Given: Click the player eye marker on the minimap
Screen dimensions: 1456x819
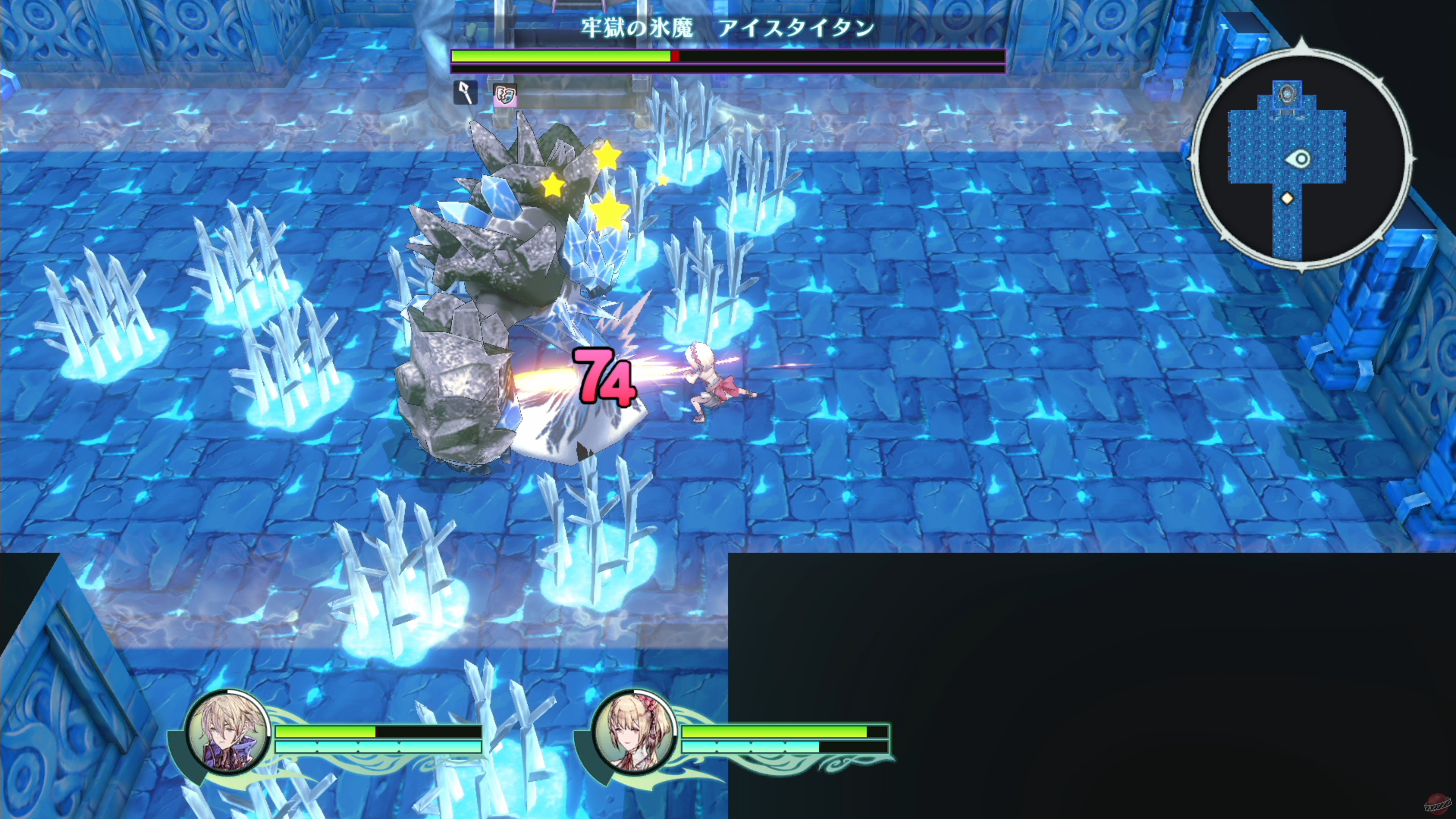Looking at the screenshot, I should [x=1298, y=159].
